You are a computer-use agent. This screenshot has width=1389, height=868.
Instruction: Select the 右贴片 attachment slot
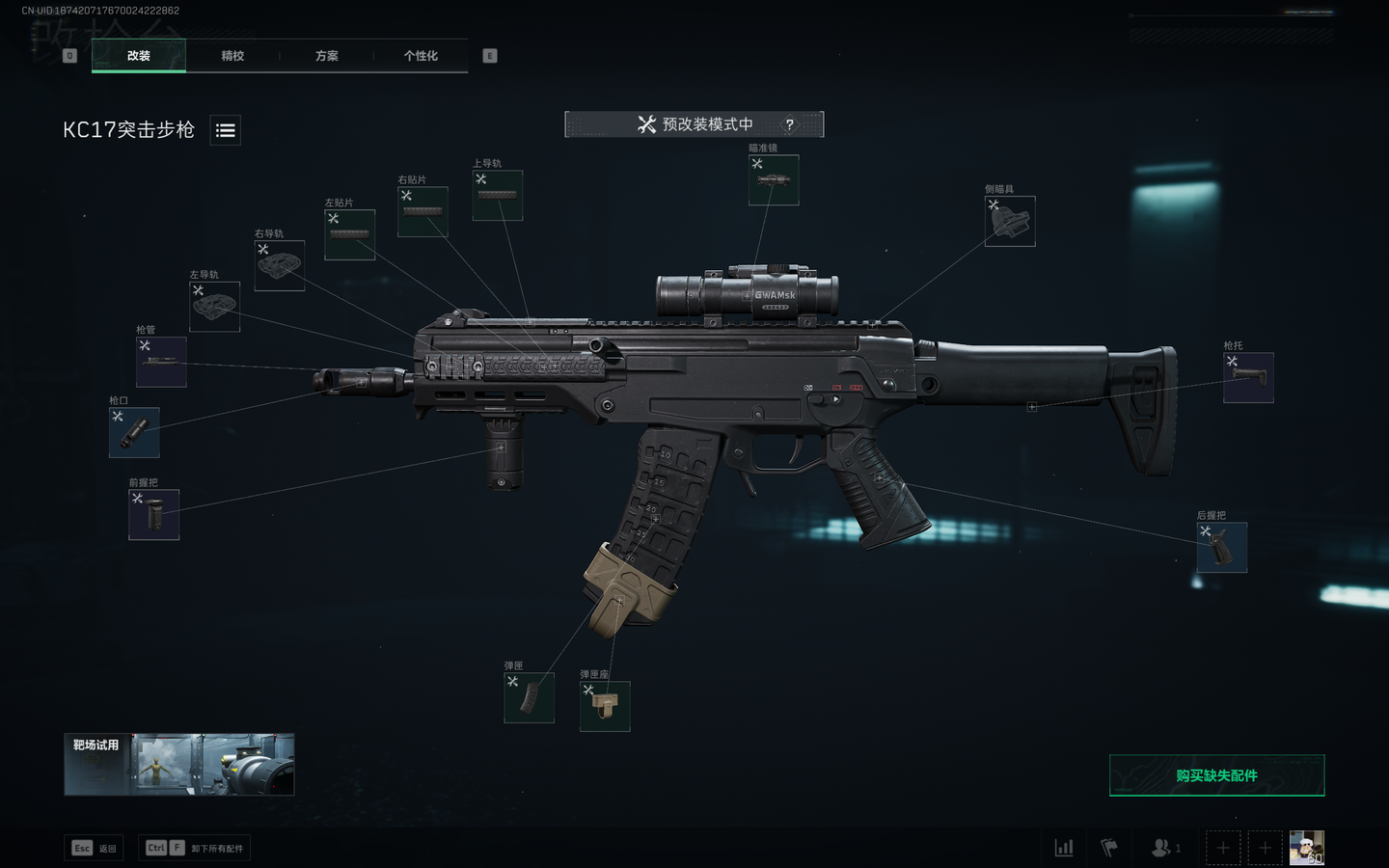point(422,212)
